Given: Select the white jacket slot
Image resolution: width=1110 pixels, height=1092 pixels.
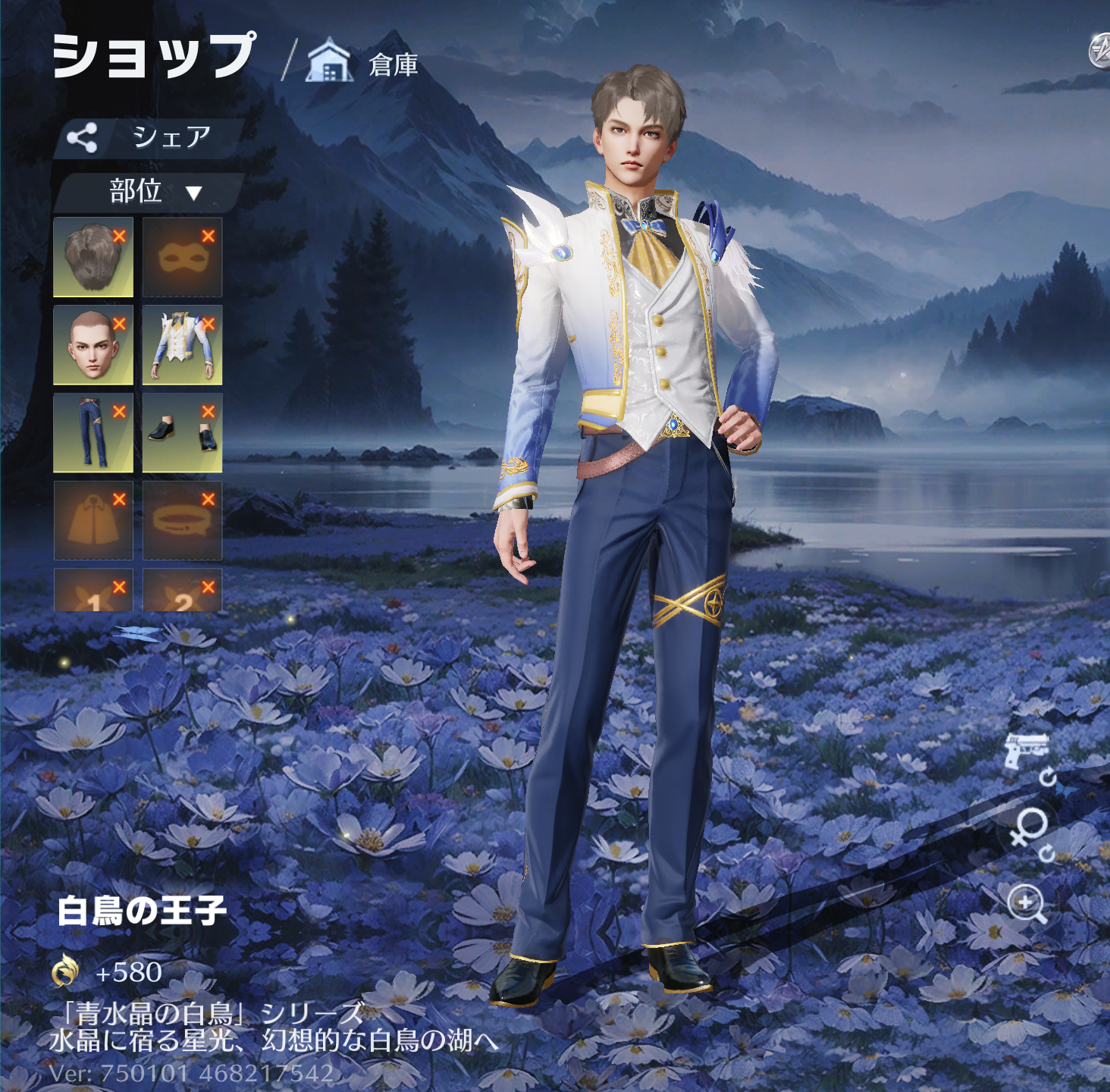Looking at the screenshot, I should [182, 346].
